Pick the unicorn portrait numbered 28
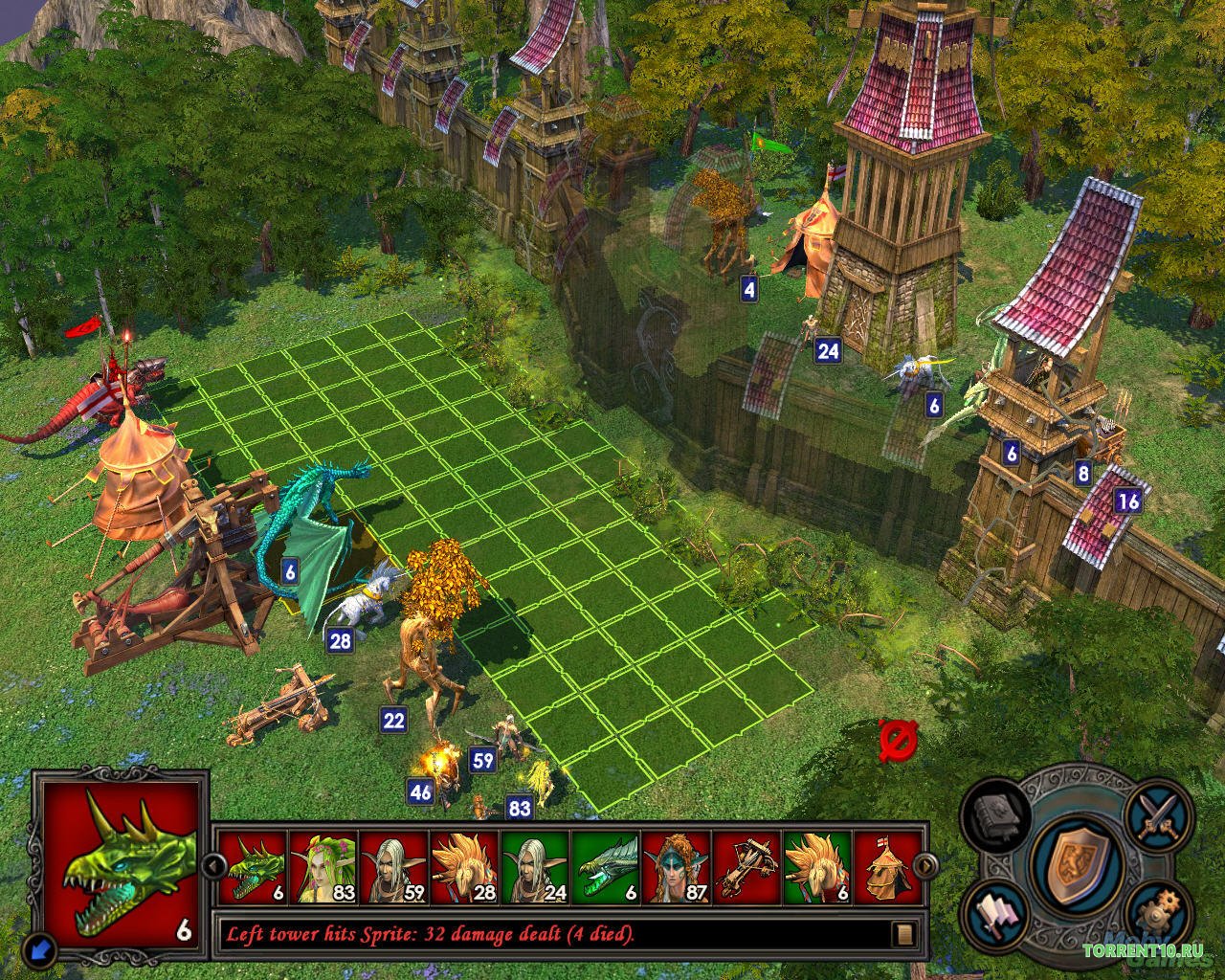The height and width of the screenshot is (980, 1225). [x=465, y=867]
